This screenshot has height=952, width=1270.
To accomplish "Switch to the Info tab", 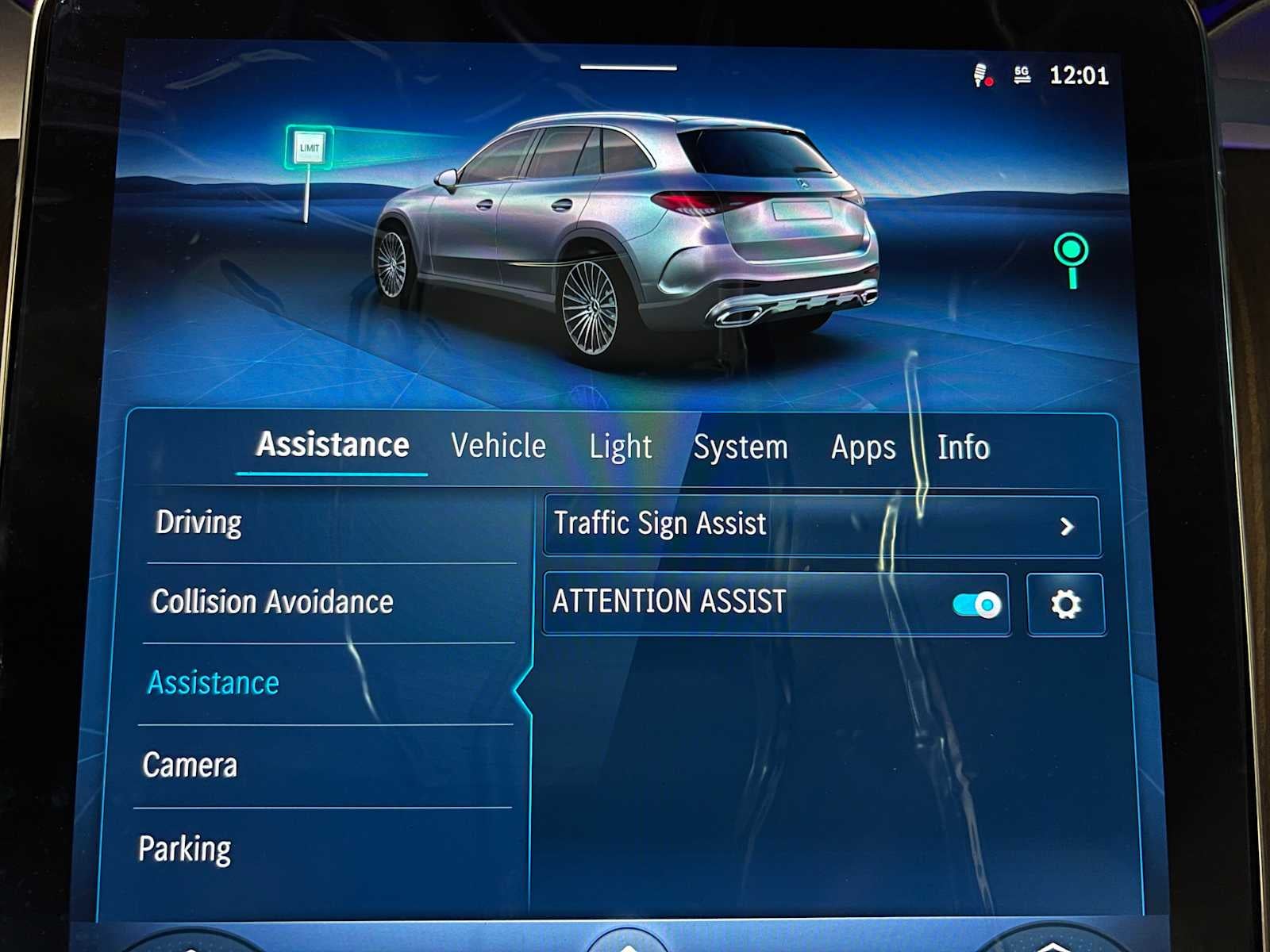I will tap(964, 447).
